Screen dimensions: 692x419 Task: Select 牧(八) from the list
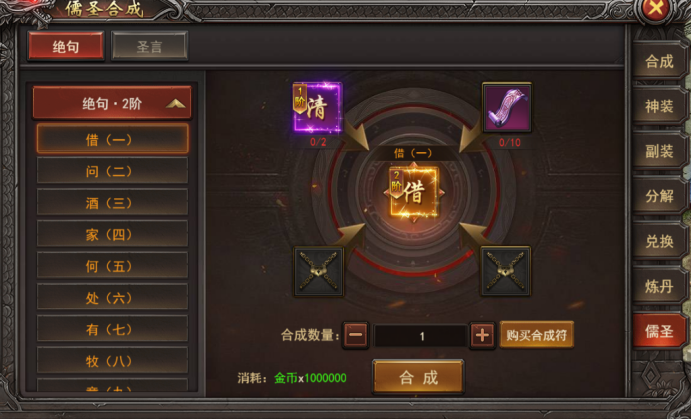(112, 360)
